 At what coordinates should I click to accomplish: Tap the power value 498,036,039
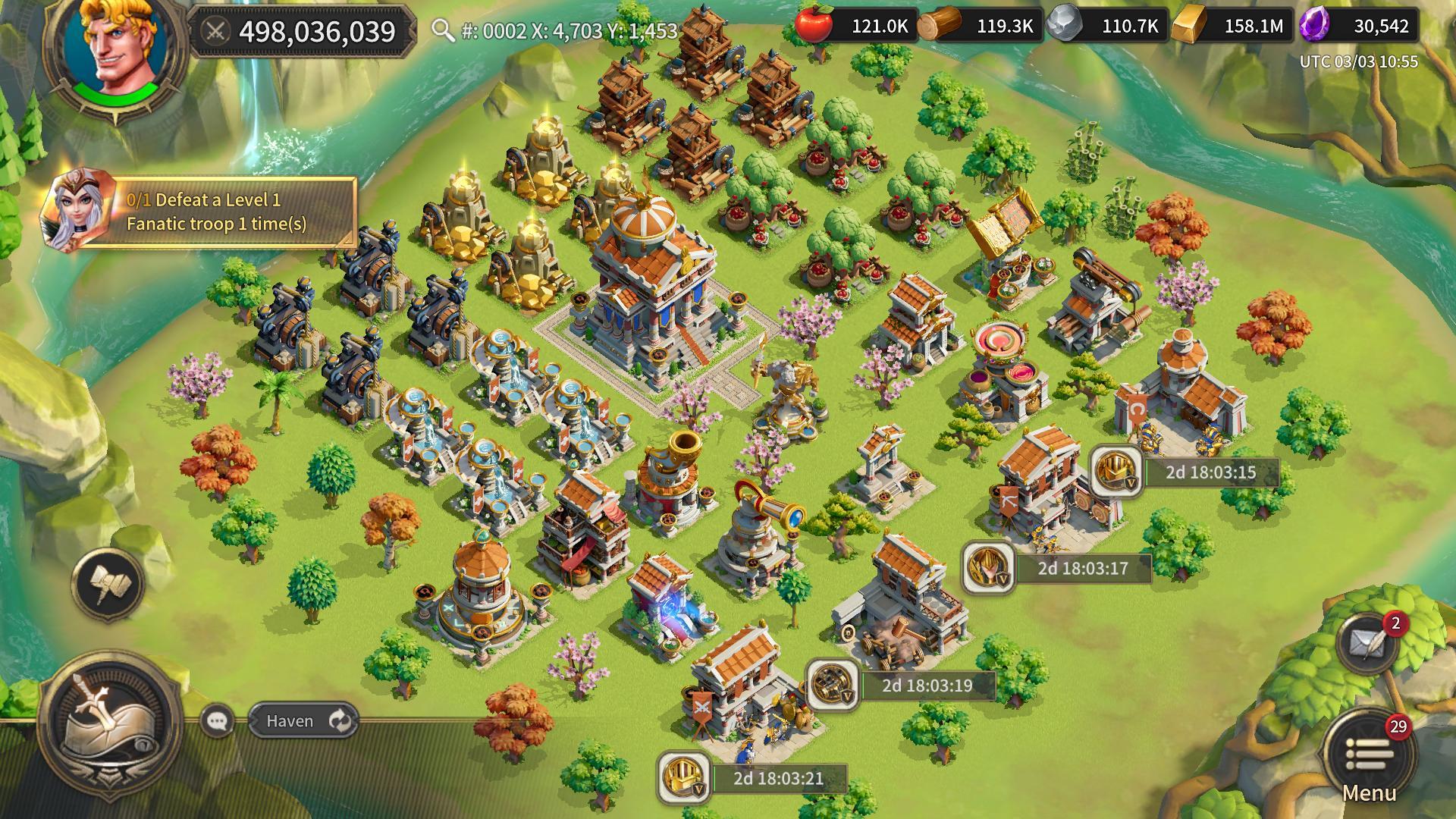tap(318, 30)
